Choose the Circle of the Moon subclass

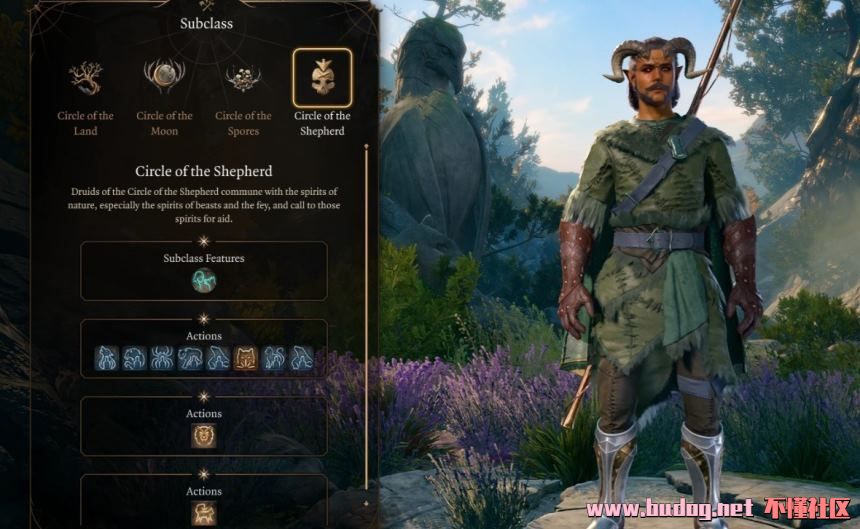click(x=164, y=78)
